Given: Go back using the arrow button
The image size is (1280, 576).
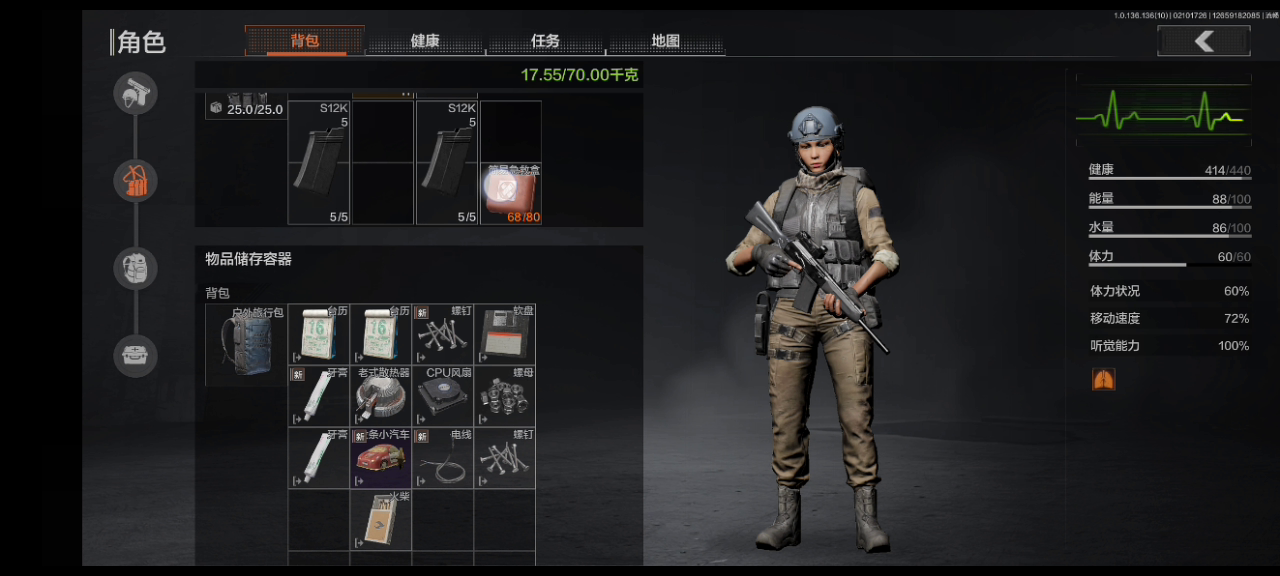Looking at the screenshot, I should click(1204, 41).
